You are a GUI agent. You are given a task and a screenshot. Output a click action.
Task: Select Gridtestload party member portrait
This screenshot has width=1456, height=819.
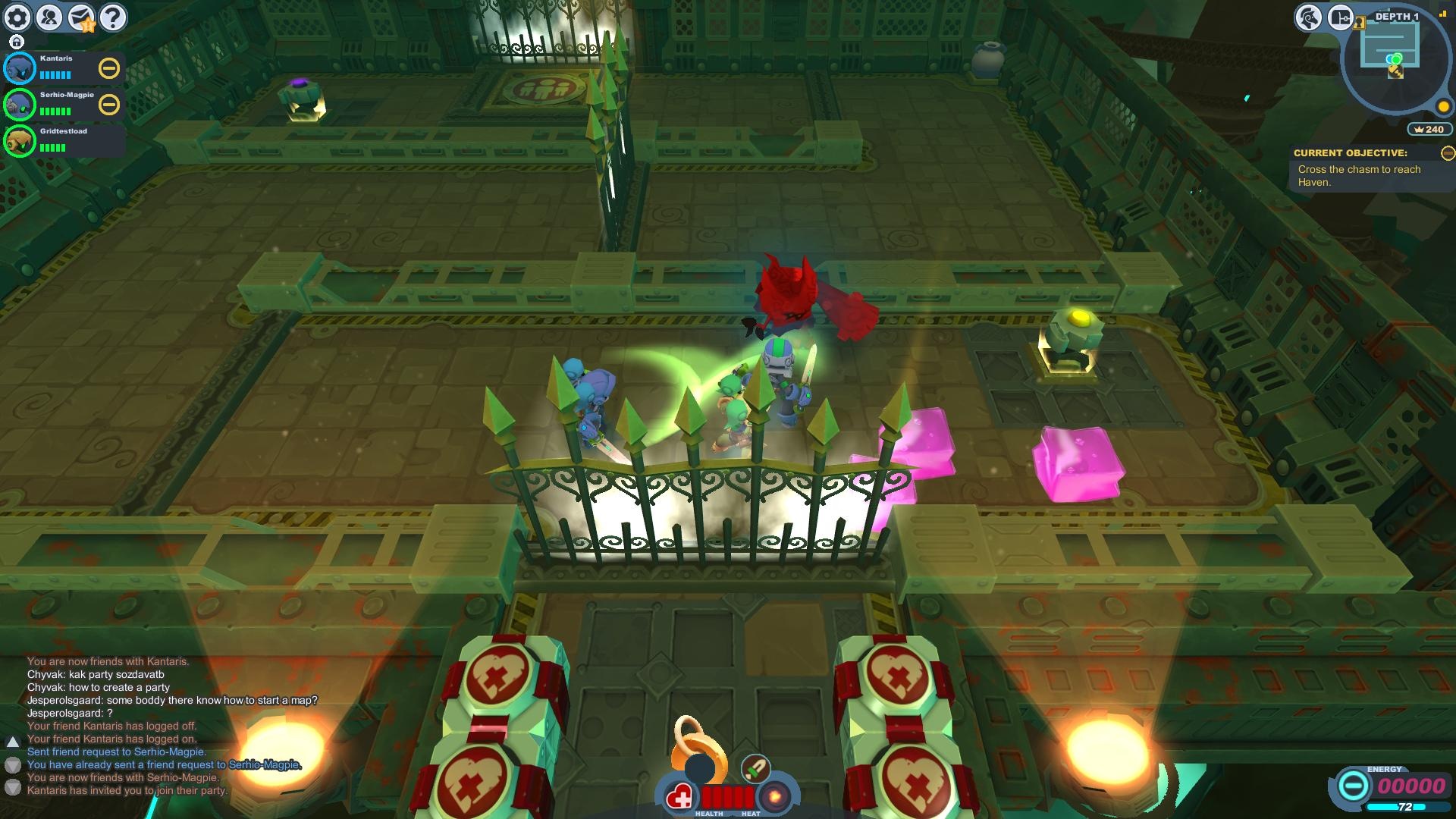pos(20,141)
